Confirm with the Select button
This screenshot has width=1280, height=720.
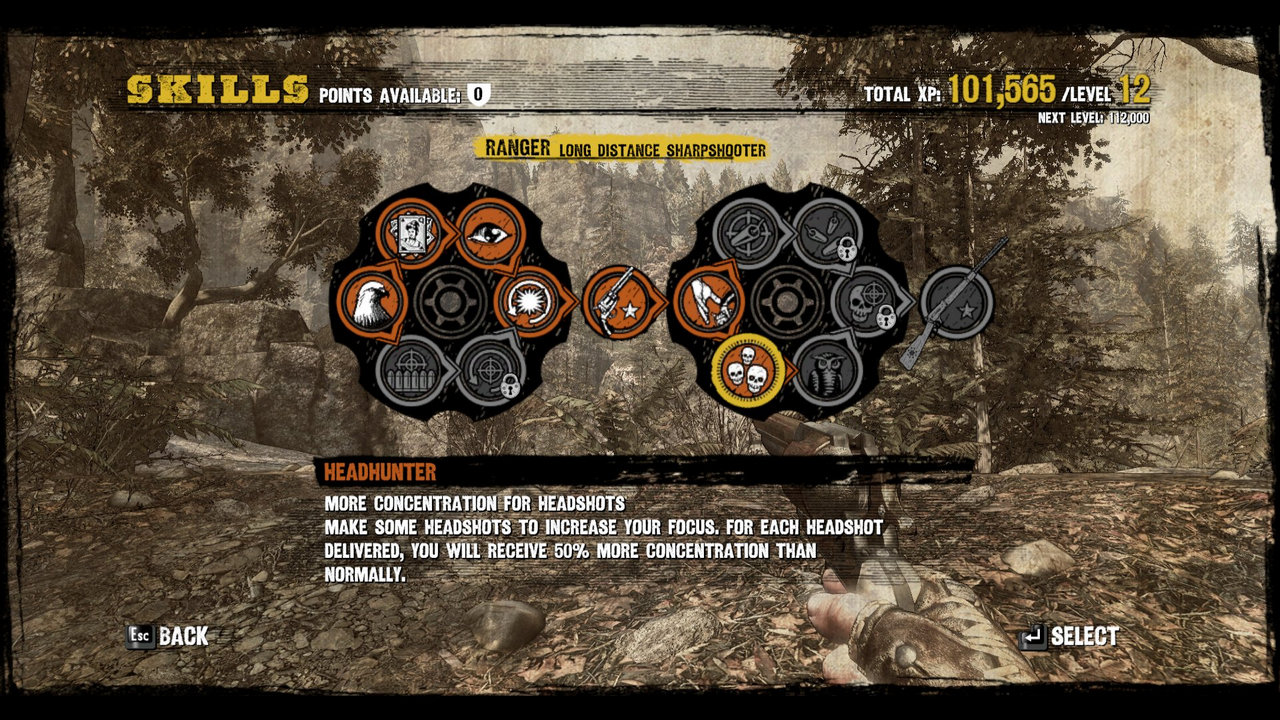click(x=1070, y=636)
